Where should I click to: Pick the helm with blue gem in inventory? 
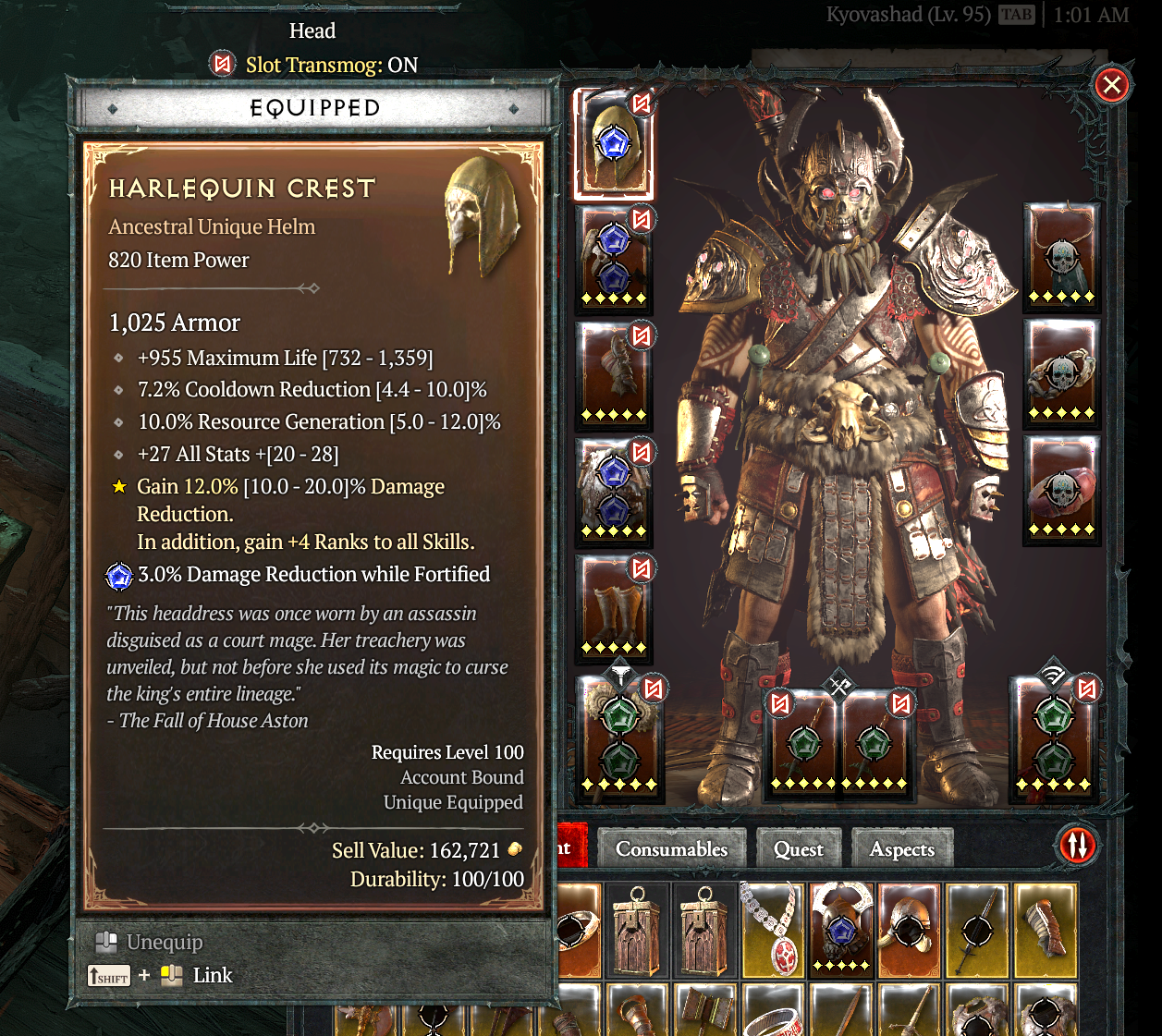[840, 930]
